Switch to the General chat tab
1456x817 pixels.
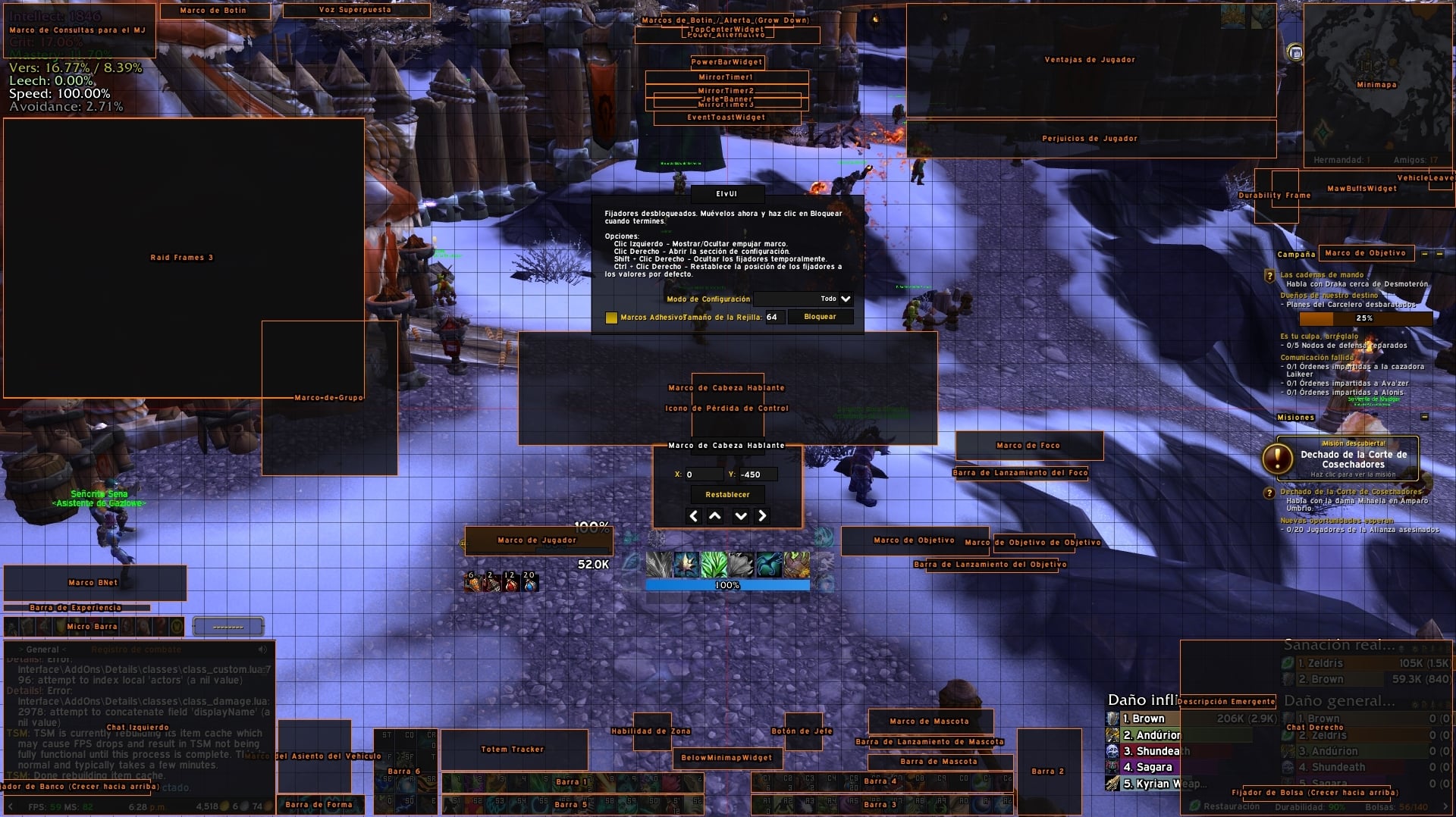(43, 650)
